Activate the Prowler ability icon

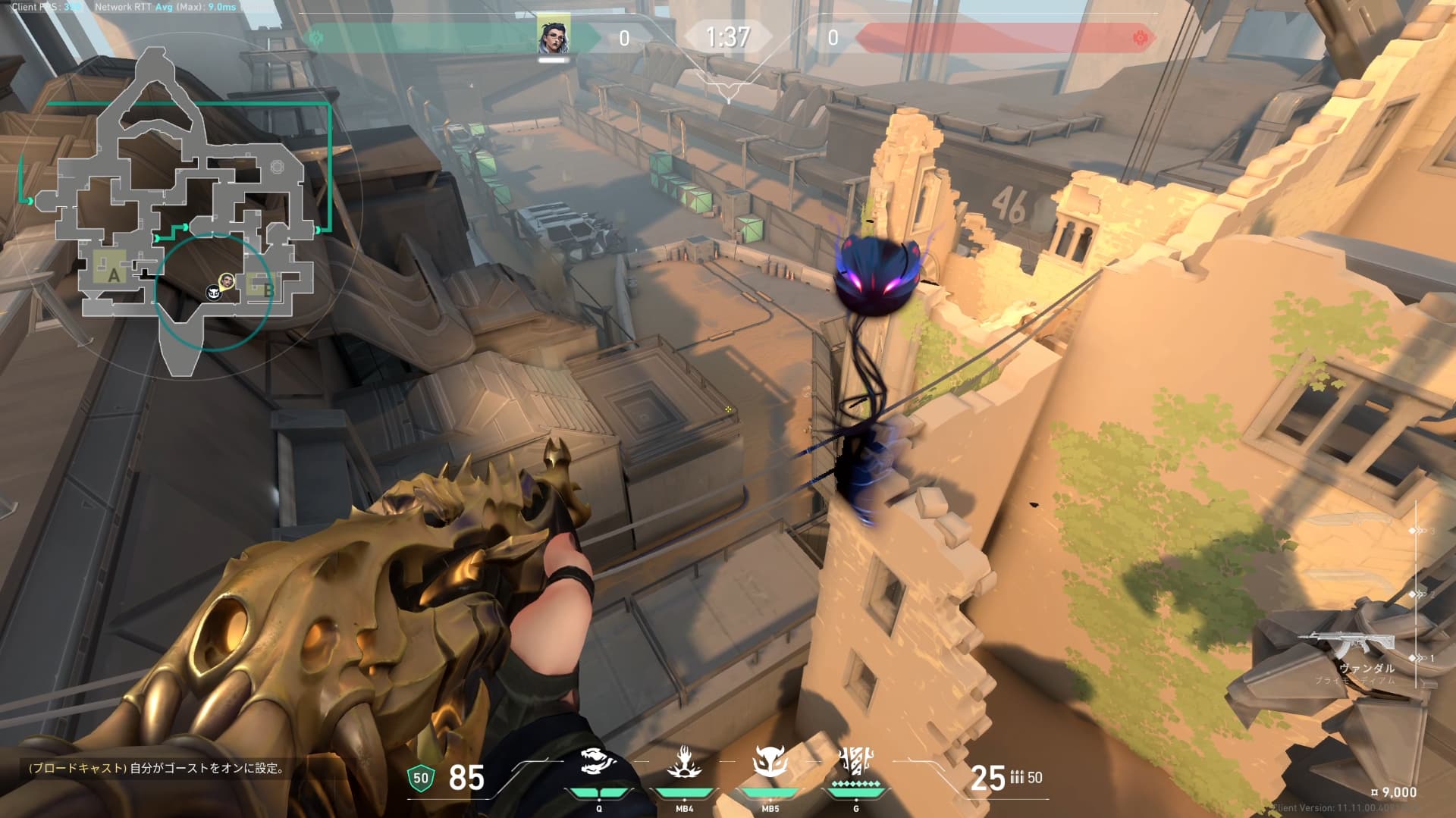click(599, 762)
